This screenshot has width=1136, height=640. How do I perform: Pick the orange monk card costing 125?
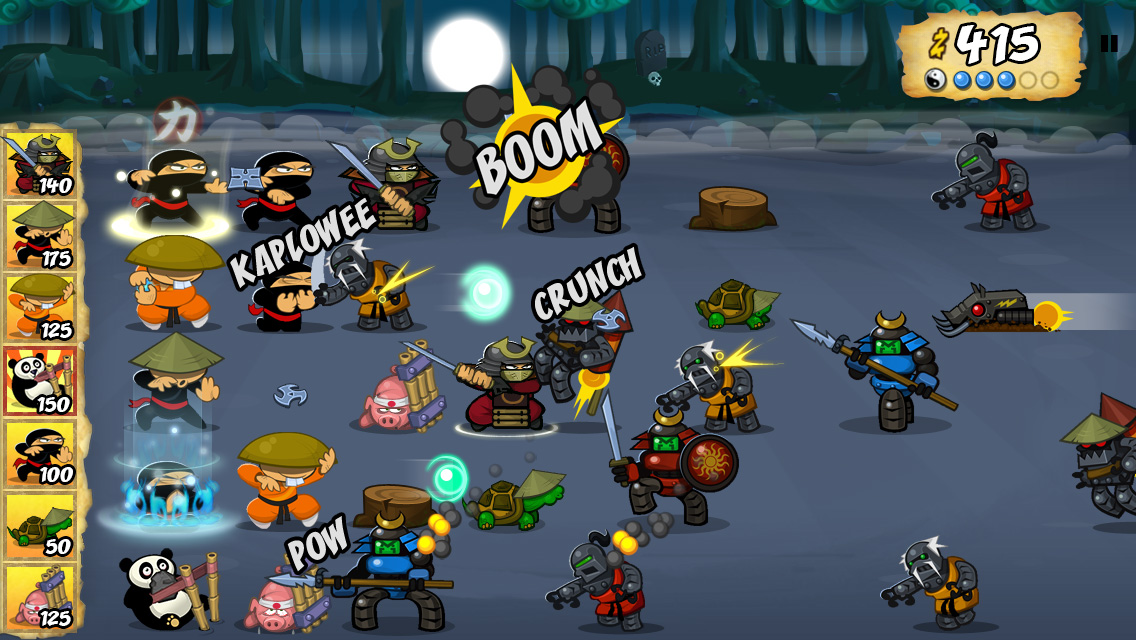pos(40,308)
